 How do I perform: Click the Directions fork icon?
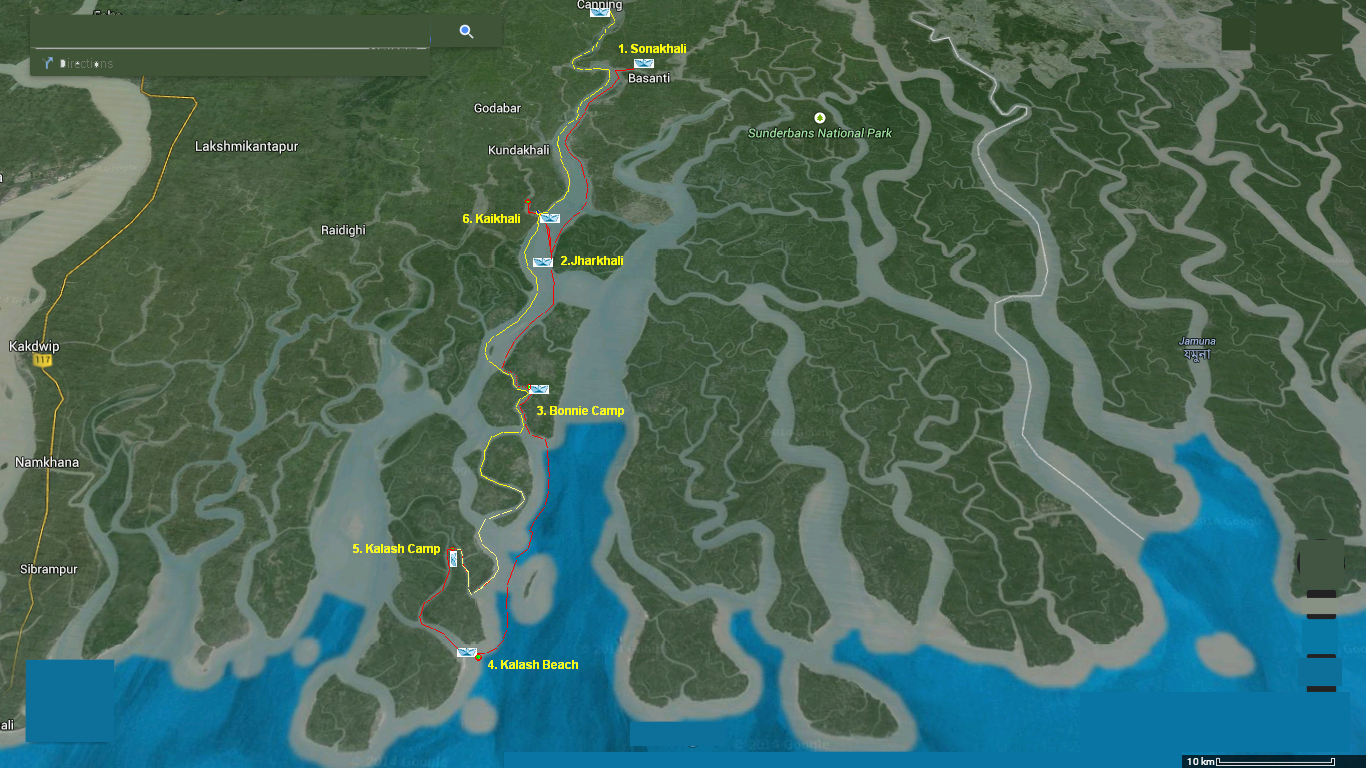point(47,63)
